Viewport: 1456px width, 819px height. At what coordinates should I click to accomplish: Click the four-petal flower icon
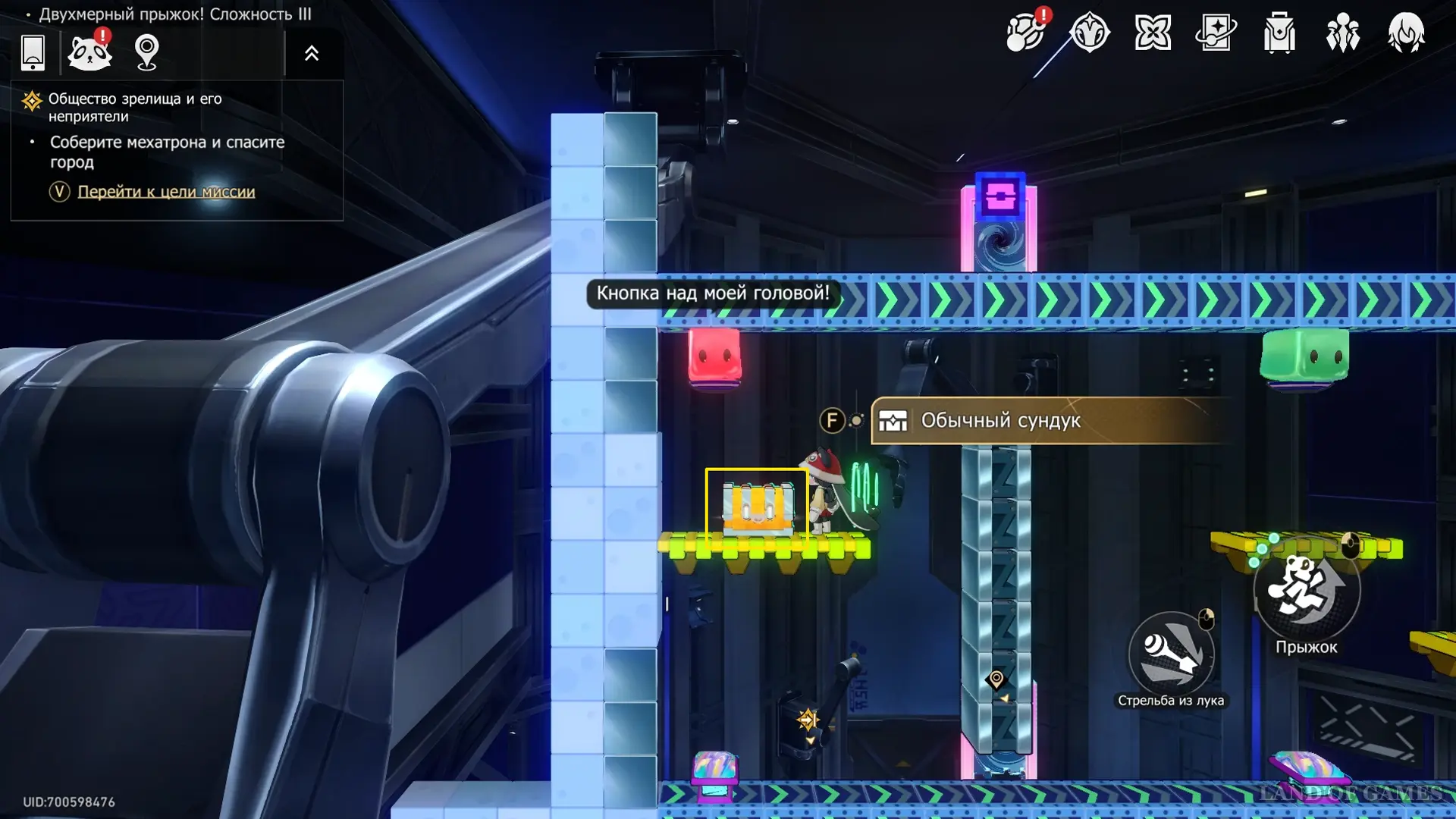(1153, 33)
